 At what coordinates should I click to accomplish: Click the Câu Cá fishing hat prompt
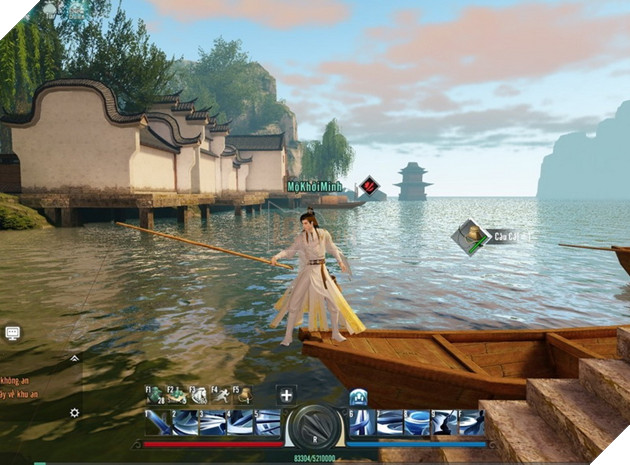(x=469, y=237)
